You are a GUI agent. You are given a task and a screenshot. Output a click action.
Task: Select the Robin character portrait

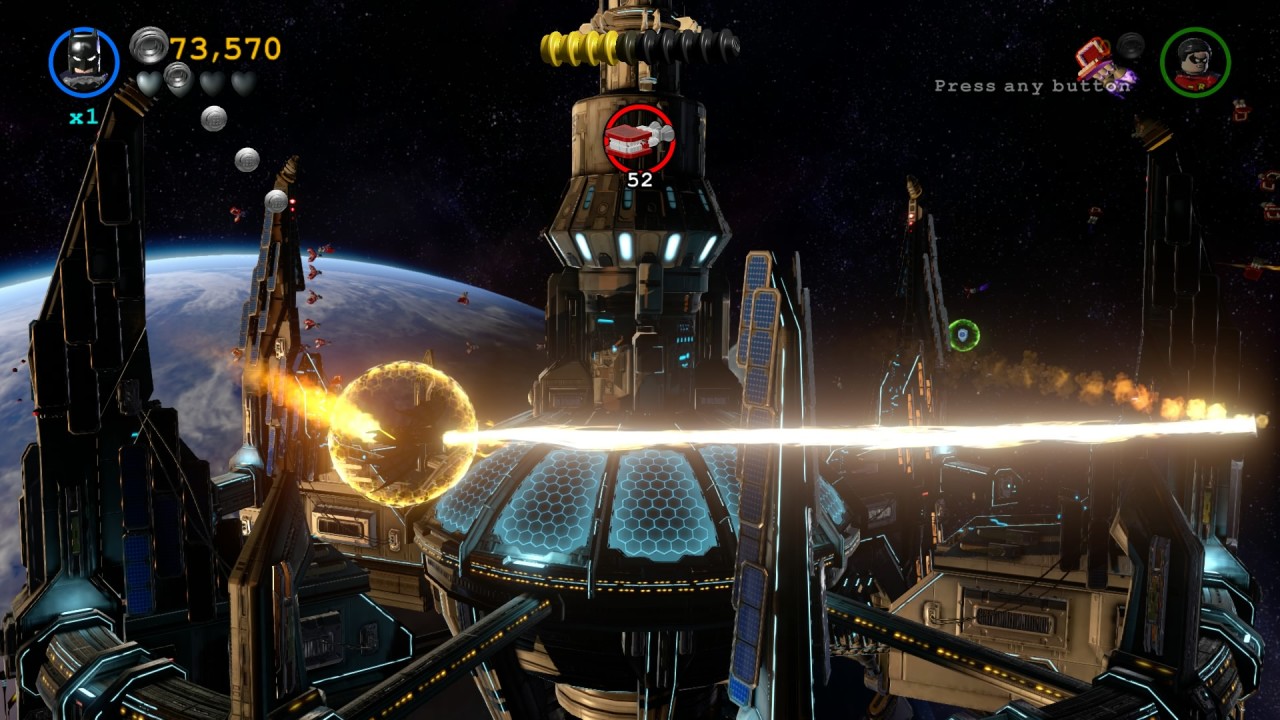[x=1195, y=62]
